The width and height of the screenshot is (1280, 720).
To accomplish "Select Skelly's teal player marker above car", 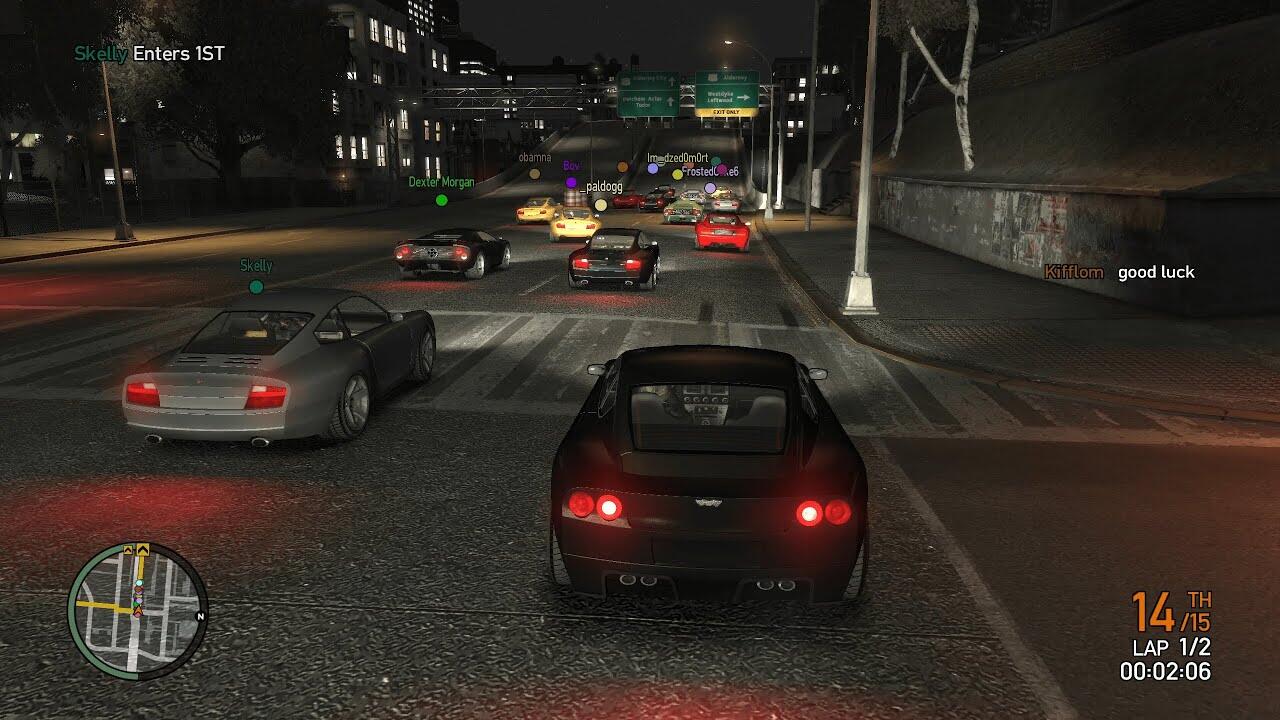I will (256, 287).
